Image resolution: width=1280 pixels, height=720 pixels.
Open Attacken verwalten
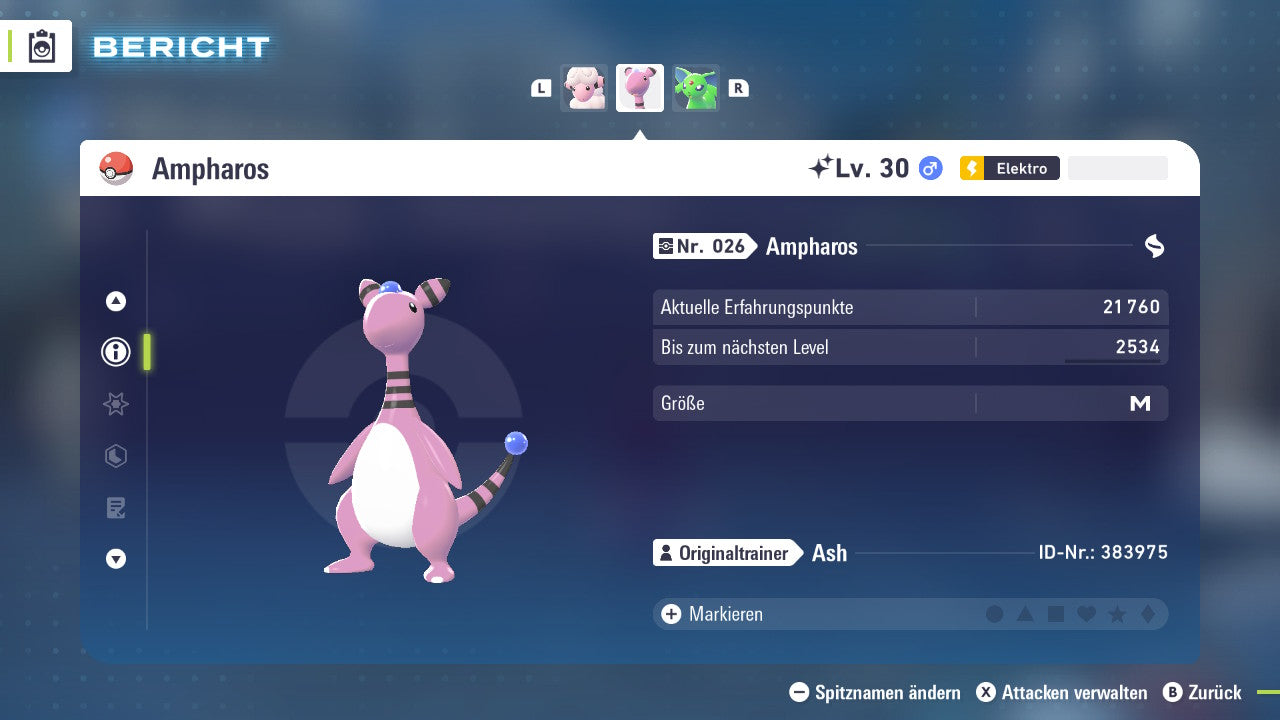(1062, 692)
